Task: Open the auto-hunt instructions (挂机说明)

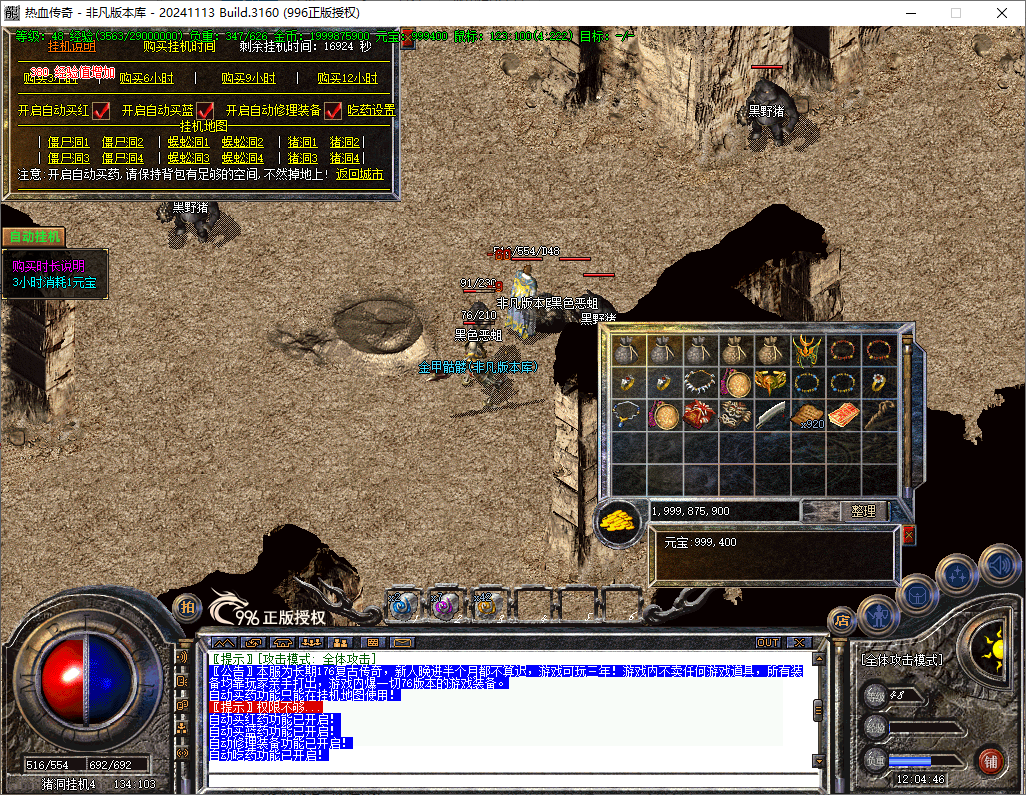Action: pyautogui.click(x=72, y=46)
